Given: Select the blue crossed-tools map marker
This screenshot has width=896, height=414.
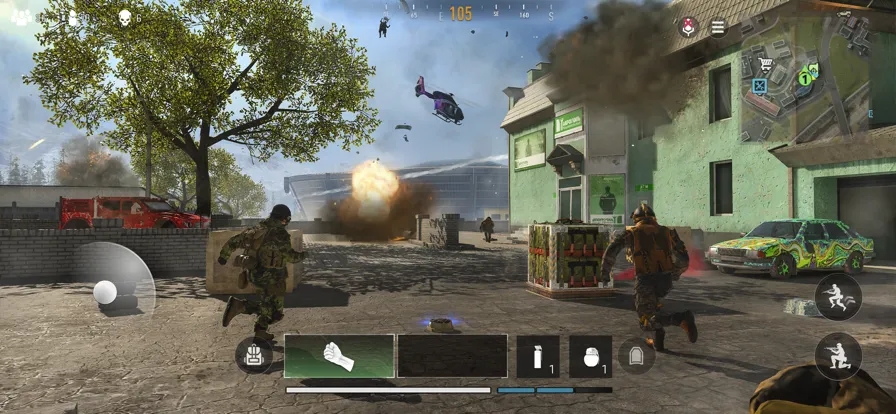Looking at the screenshot, I should [760, 86].
